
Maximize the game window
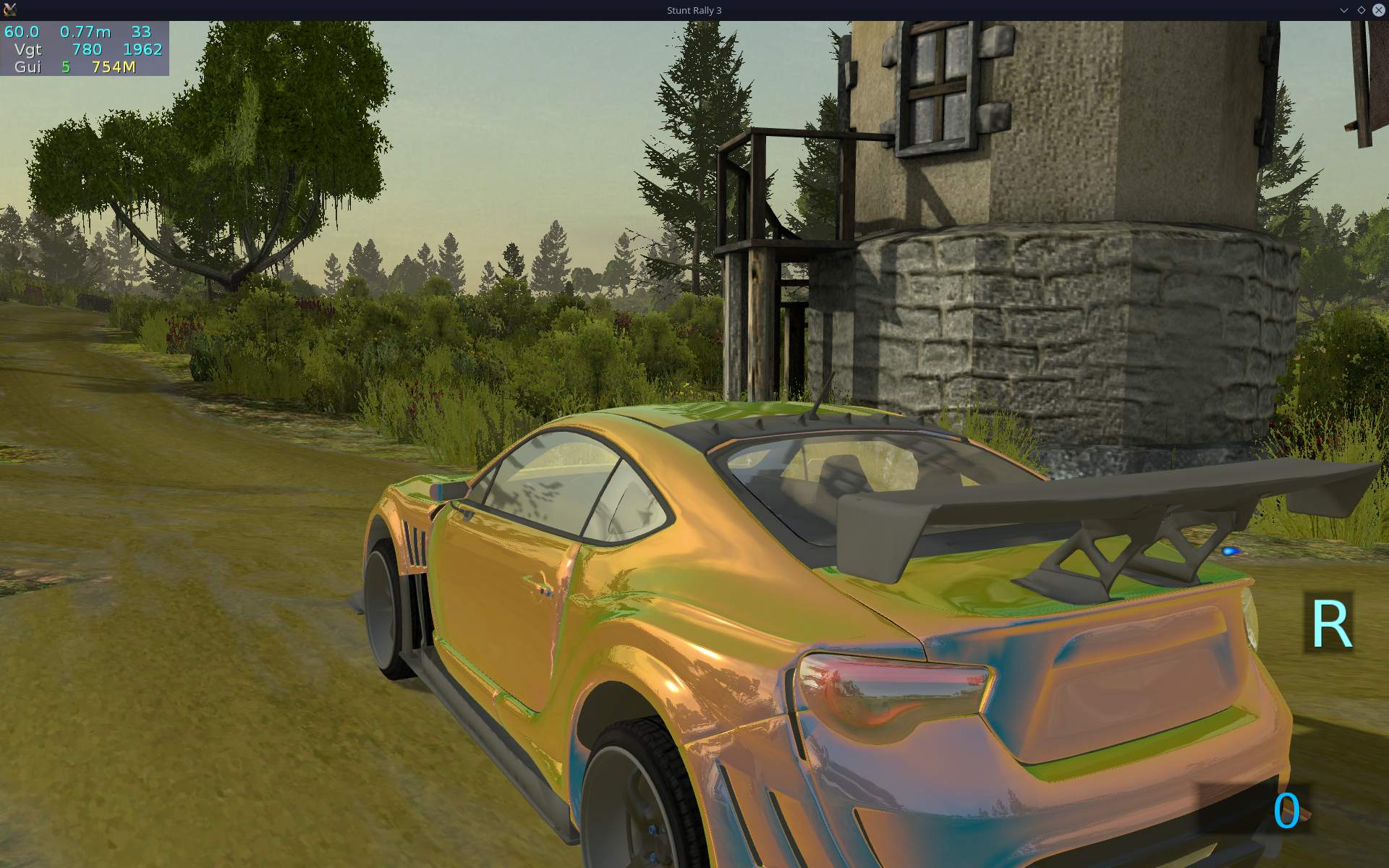(1361, 10)
